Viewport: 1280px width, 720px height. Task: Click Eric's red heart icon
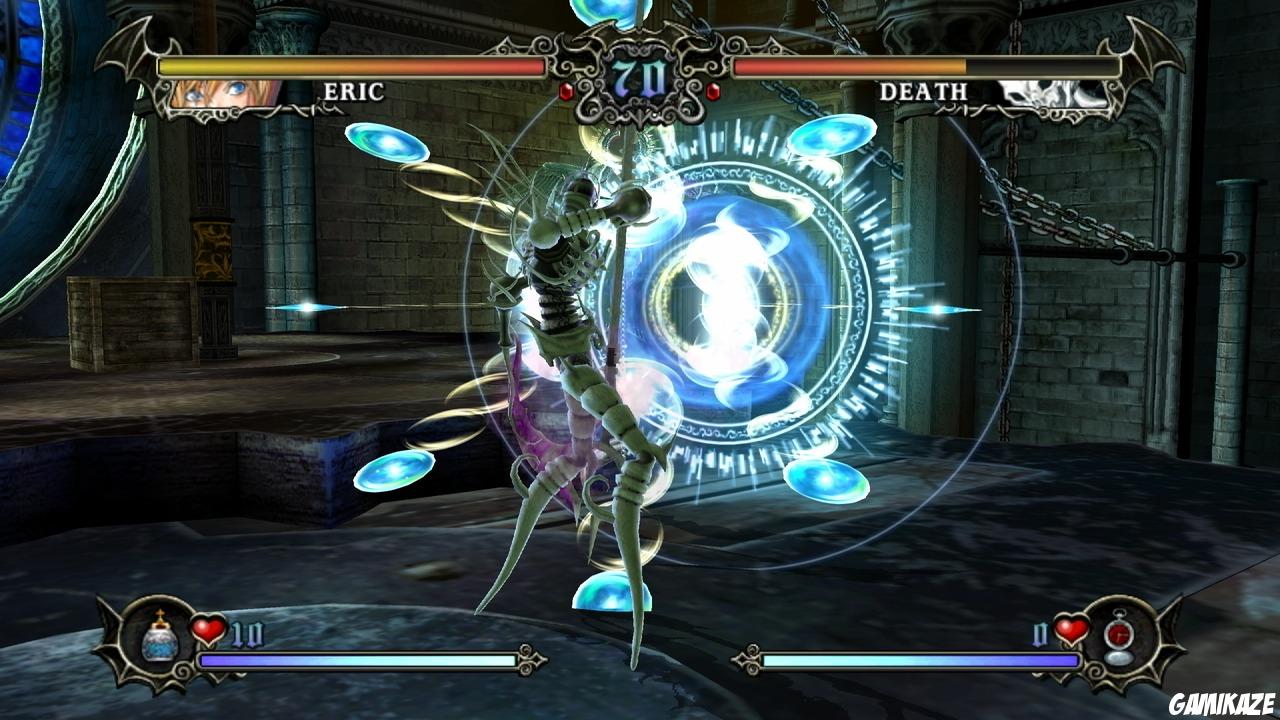click(206, 629)
